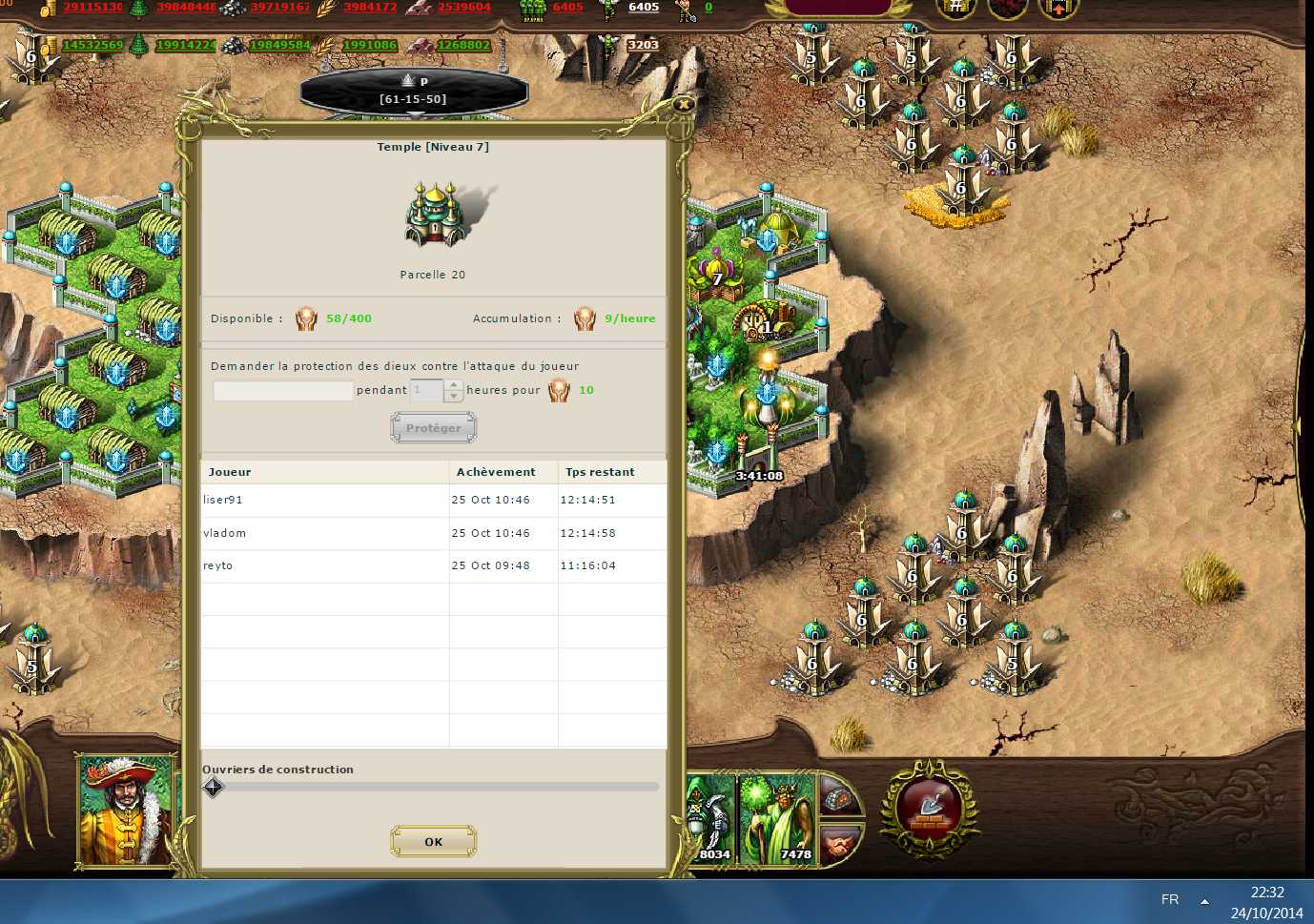Viewport: 1314px width, 924px height.
Task: Confirm the Temple dialog with OK
Action: pyautogui.click(x=433, y=842)
